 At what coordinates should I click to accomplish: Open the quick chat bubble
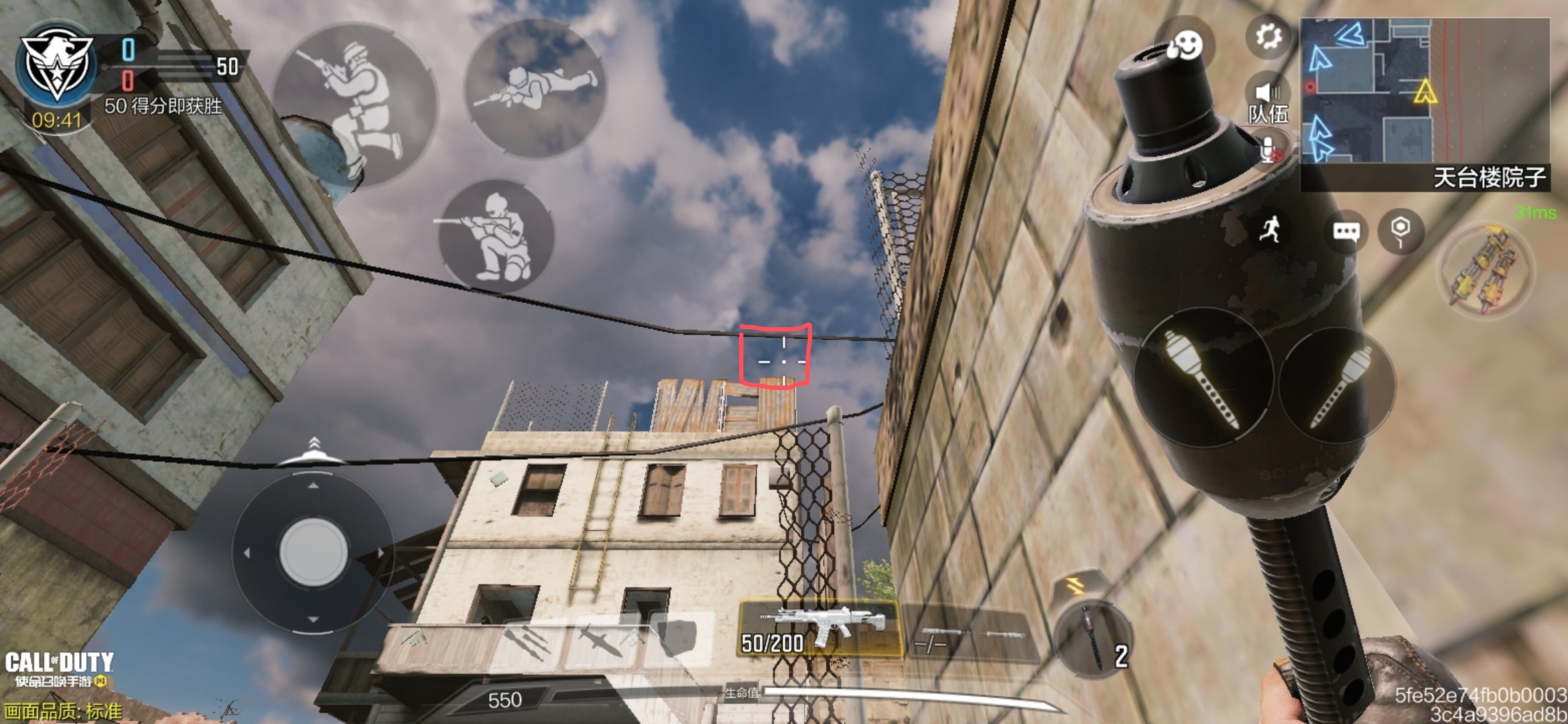coord(1346,232)
